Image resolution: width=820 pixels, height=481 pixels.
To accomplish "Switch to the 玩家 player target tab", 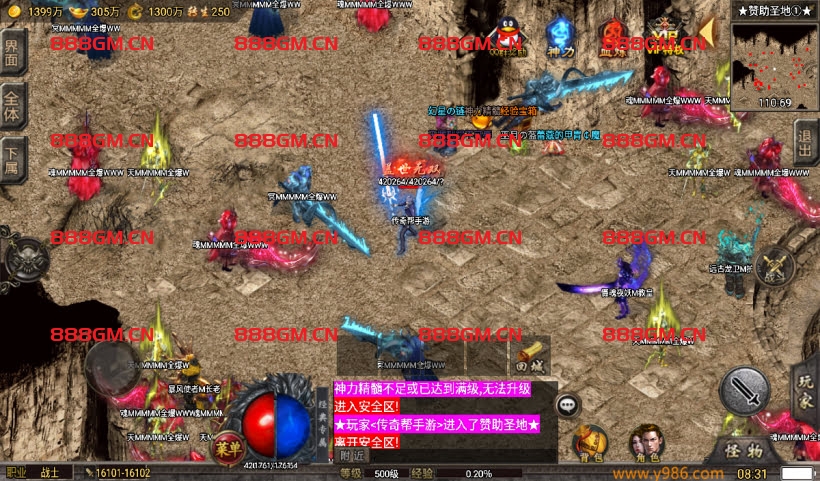I will [x=806, y=392].
